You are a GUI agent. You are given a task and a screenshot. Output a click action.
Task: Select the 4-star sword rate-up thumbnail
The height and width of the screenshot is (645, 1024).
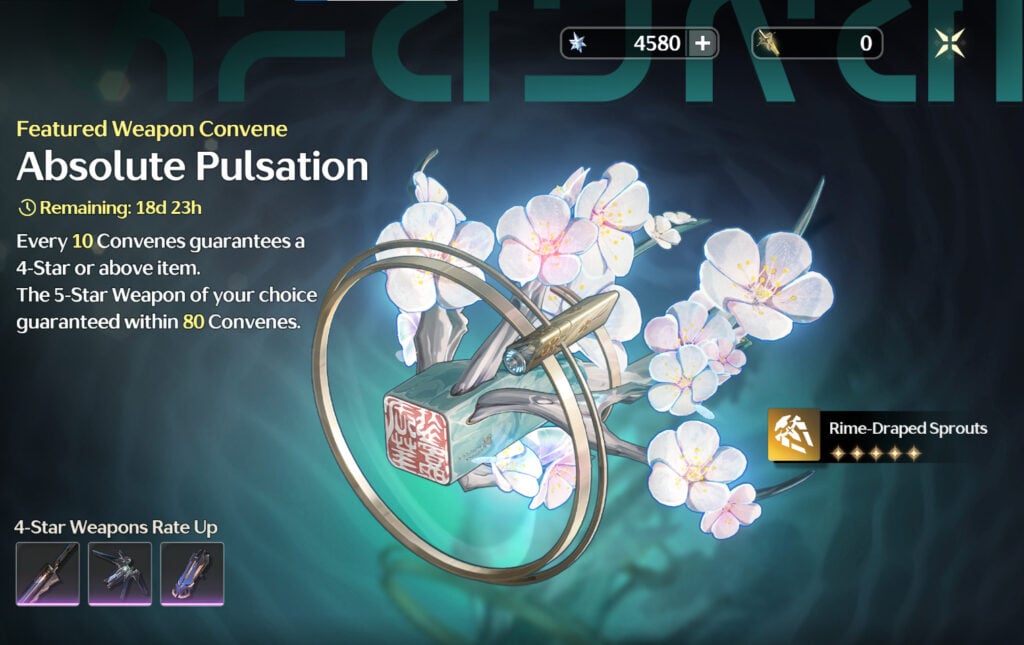click(x=48, y=574)
